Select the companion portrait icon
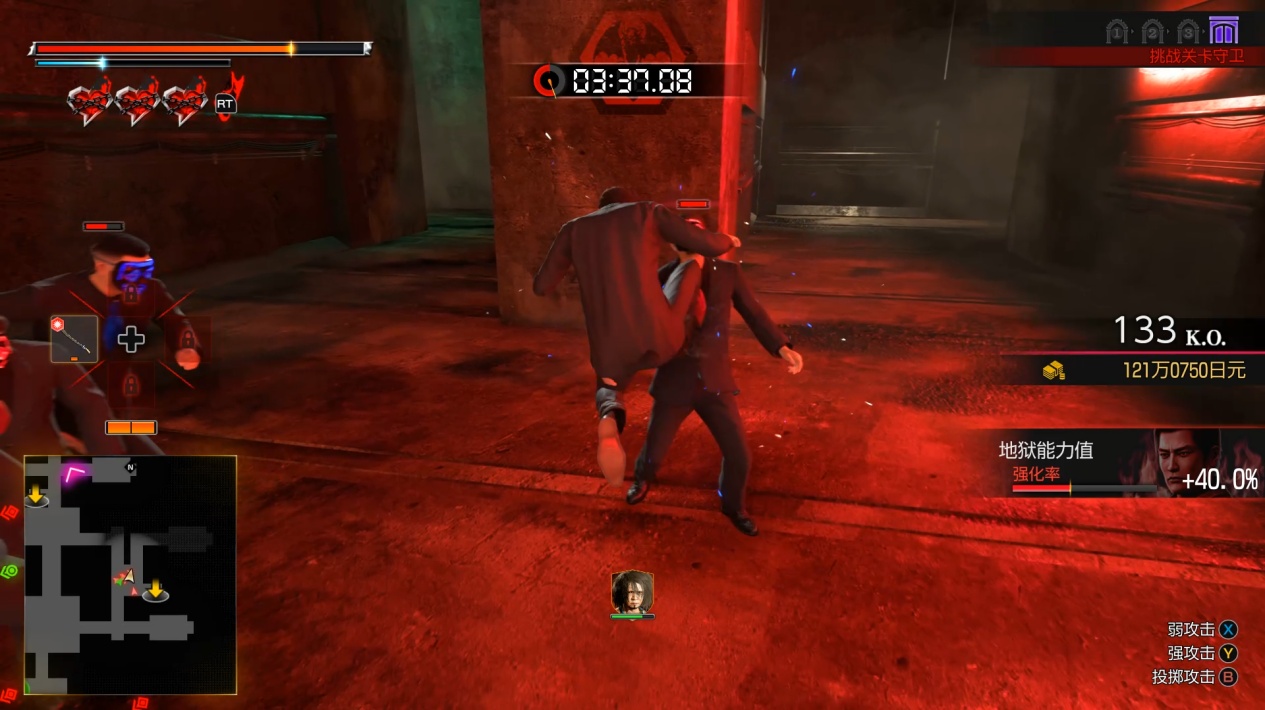This screenshot has width=1265, height=710. click(x=632, y=592)
